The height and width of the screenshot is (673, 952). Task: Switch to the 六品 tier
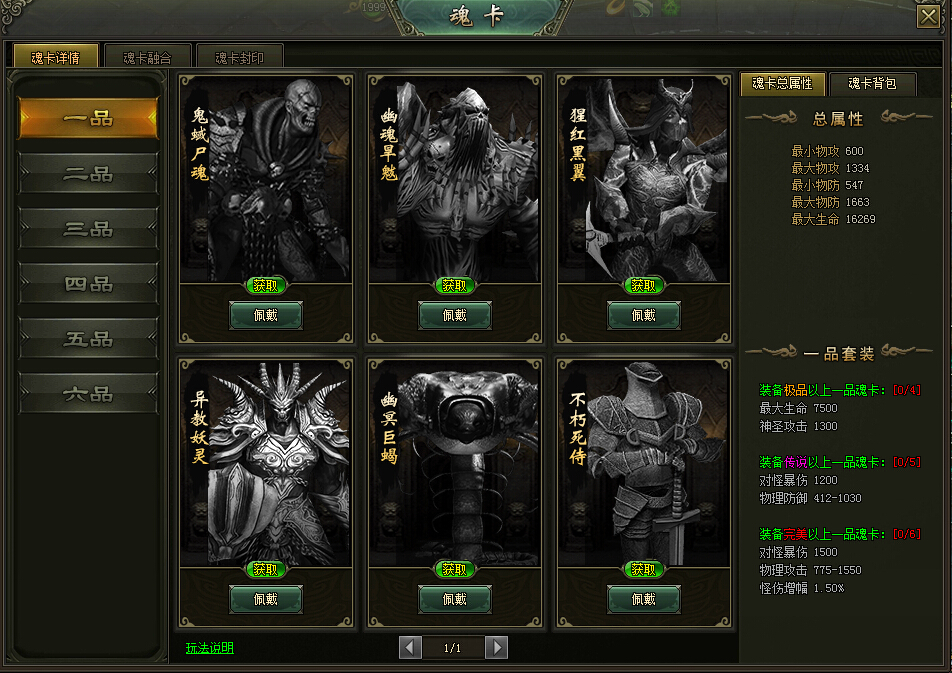(x=88, y=394)
